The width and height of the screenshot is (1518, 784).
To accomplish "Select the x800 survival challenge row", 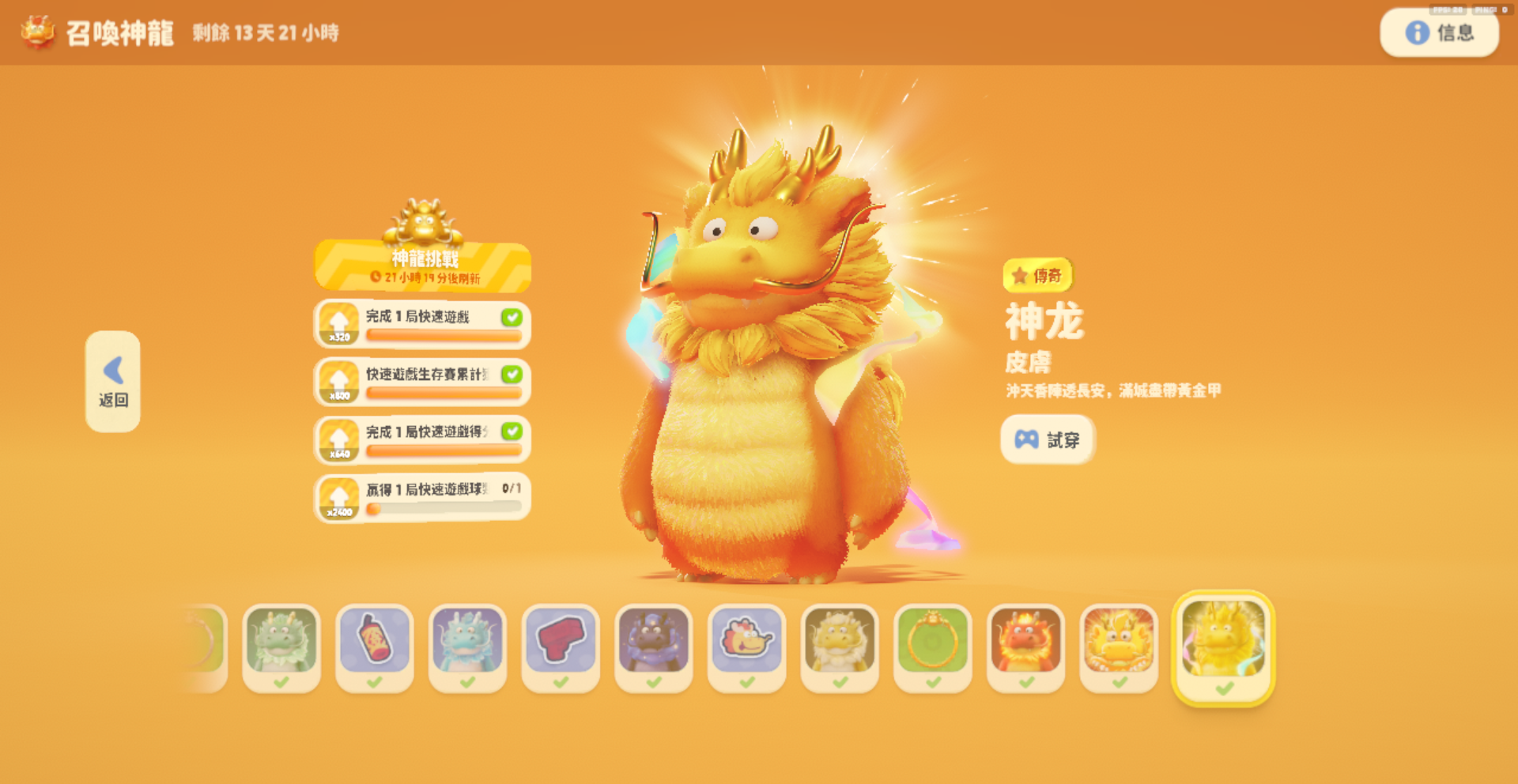I will coord(423,383).
